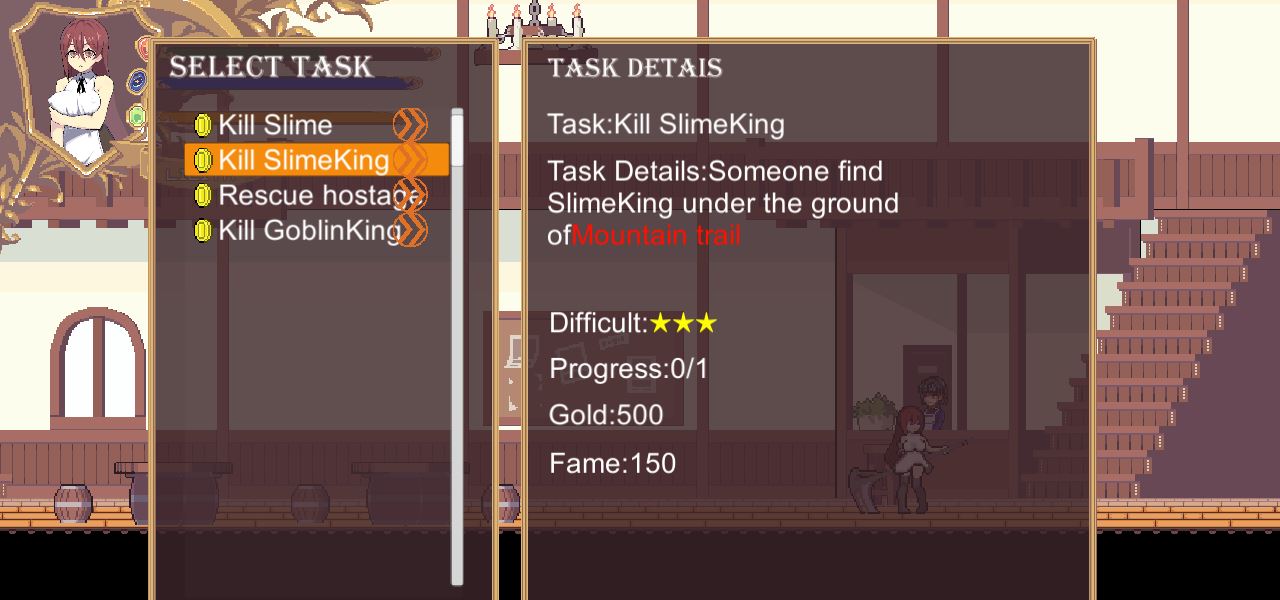Click the task list scrollbar
The height and width of the screenshot is (600, 1280).
(x=457, y=347)
